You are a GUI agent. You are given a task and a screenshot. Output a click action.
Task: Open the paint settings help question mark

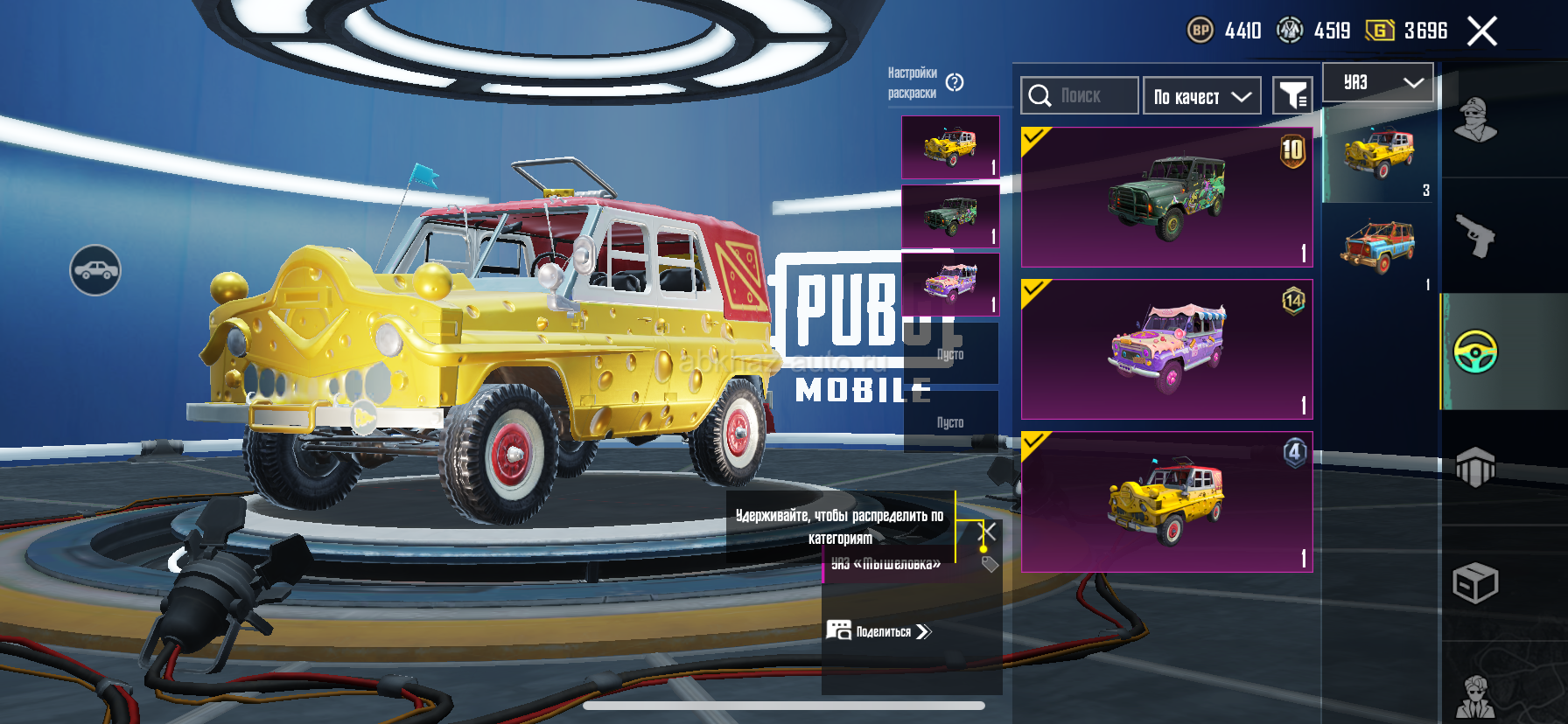point(955,83)
